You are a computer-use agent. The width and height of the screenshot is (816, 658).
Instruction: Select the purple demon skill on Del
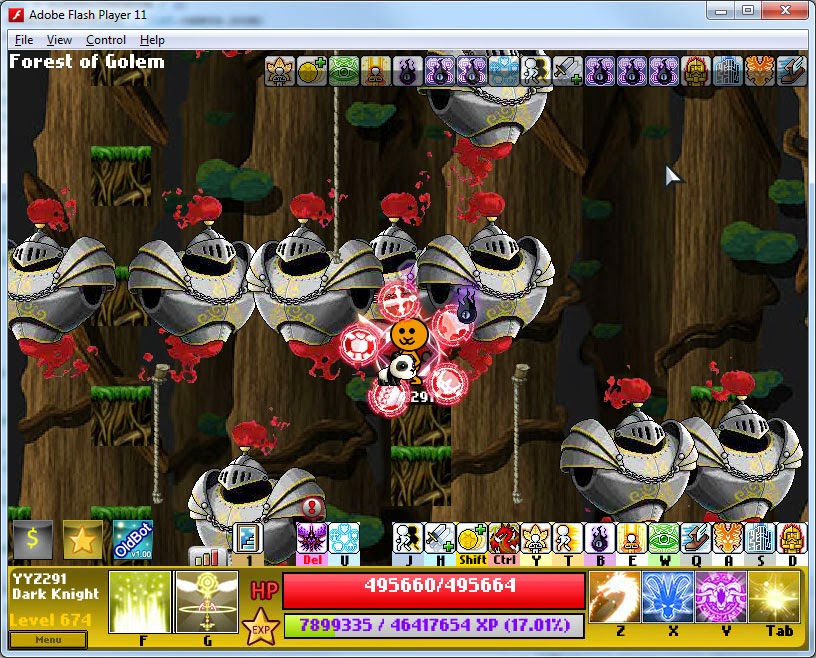pos(312,538)
